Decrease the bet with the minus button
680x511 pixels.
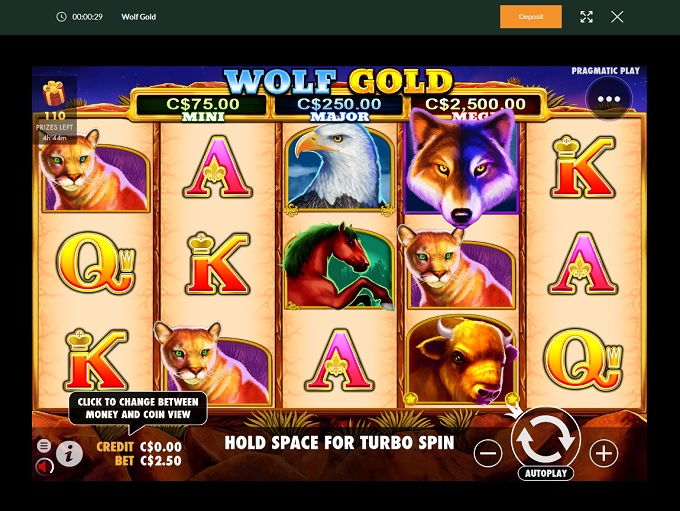(488, 454)
